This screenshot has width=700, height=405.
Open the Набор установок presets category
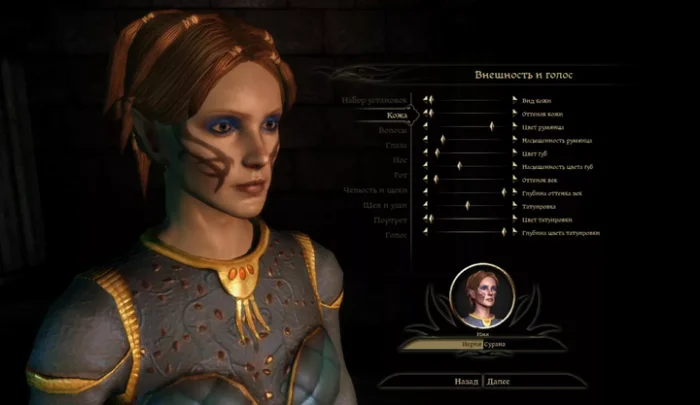[x=374, y=100]
